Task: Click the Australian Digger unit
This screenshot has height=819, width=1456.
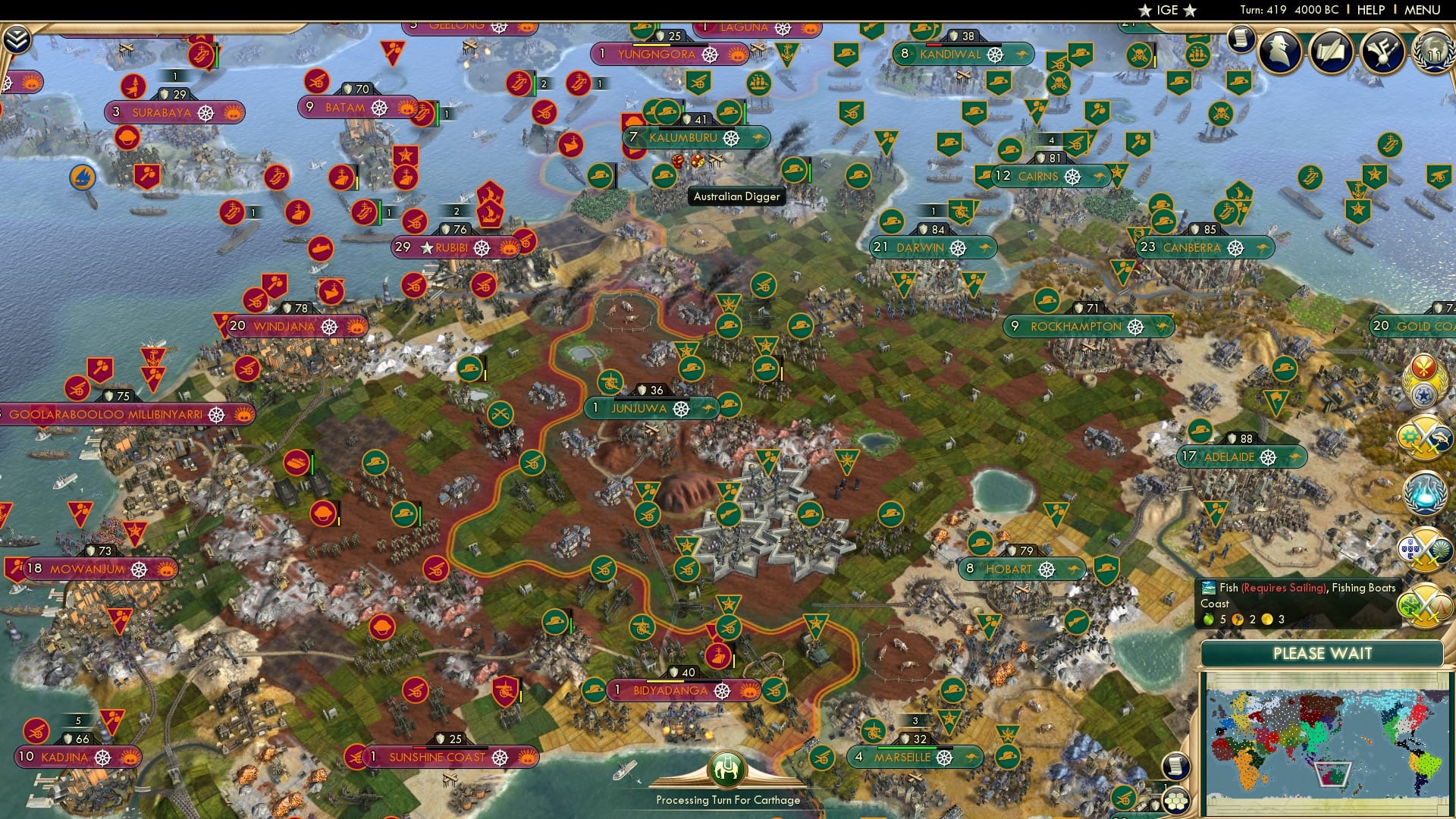Action: [x=736, y=196]
